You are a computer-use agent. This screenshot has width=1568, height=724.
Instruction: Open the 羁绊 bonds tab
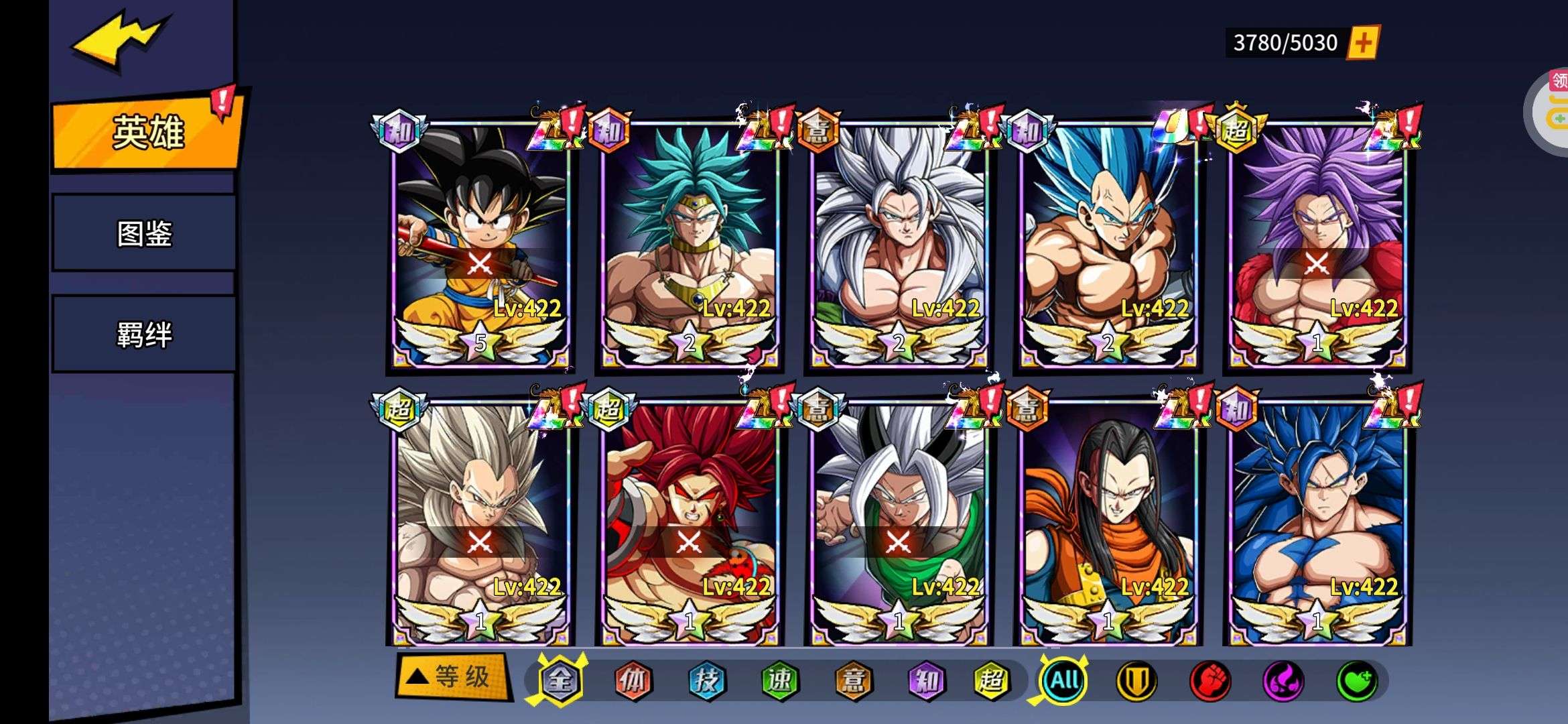pyautogui.click(x=144, y=334)
